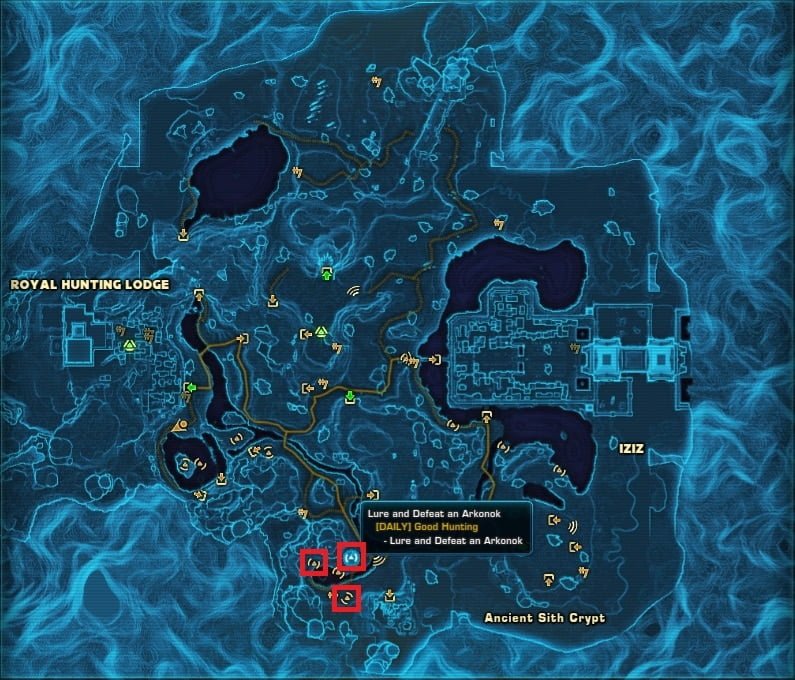The image size is (795, 680).
Task: Click the green left-arrow map marker
Action: tap(190, 388)
